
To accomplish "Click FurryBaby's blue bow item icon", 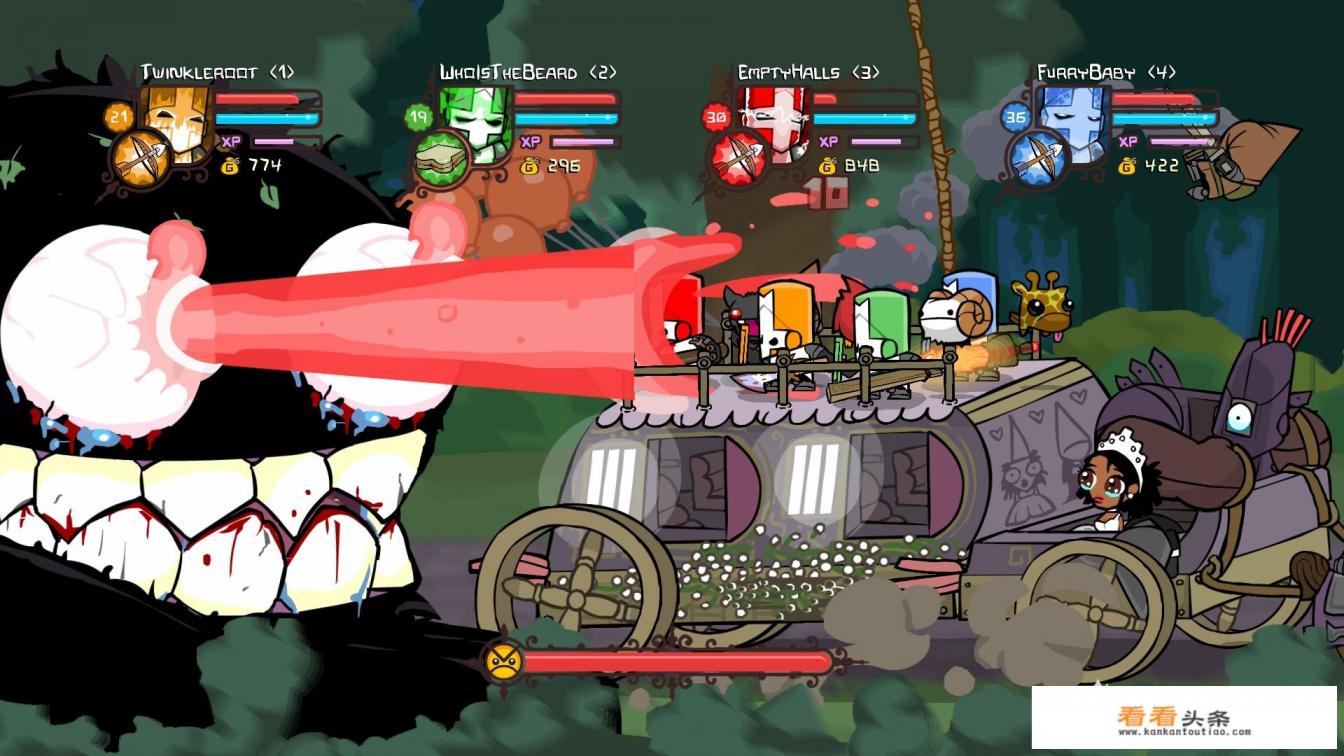I will point(1037,158).
